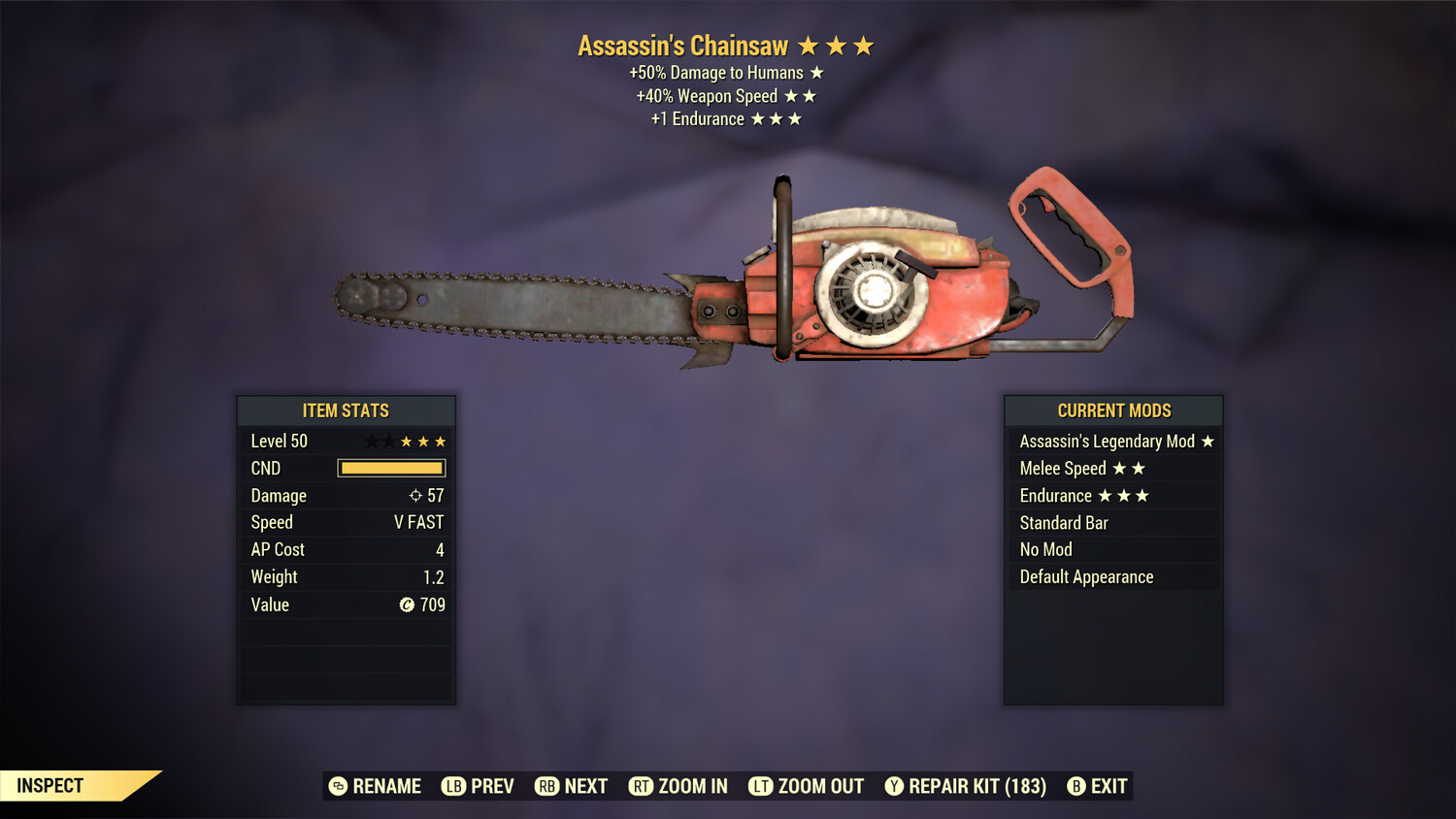1456x819 pixels.
Task: Click the yellow CND condition bar
Action: click(x=390, y=468)
